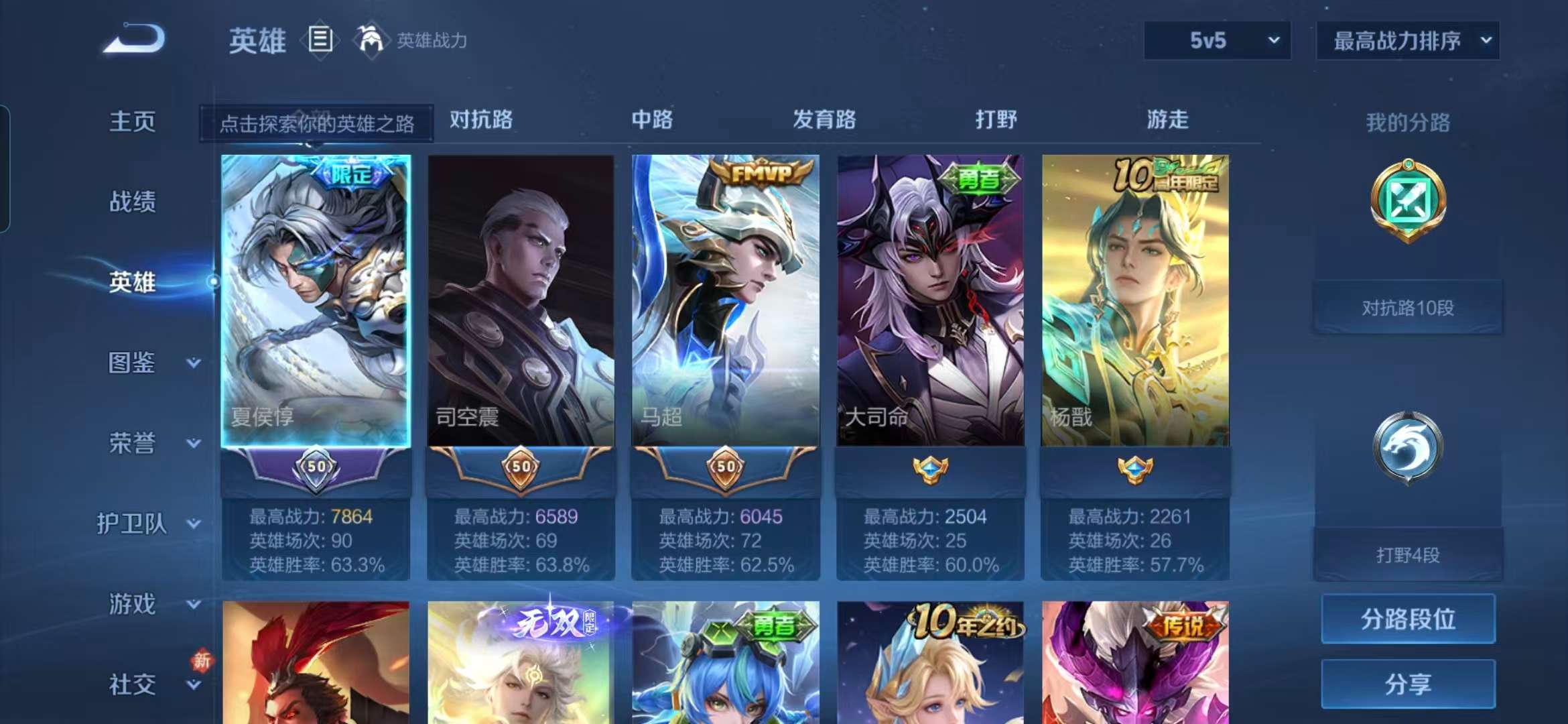Show heroes under the 打野 tab
The image size is (1568, 724).
tap(996, 120)
